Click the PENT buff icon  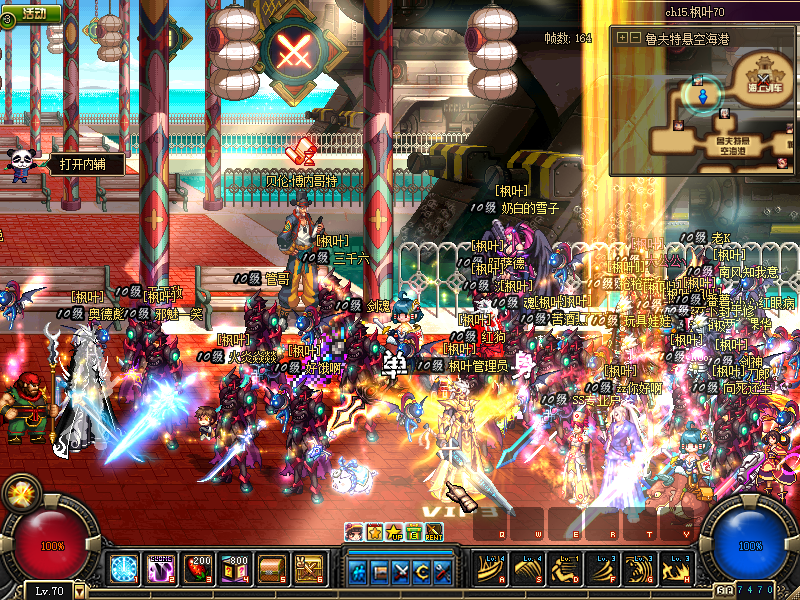pos(434,531)
